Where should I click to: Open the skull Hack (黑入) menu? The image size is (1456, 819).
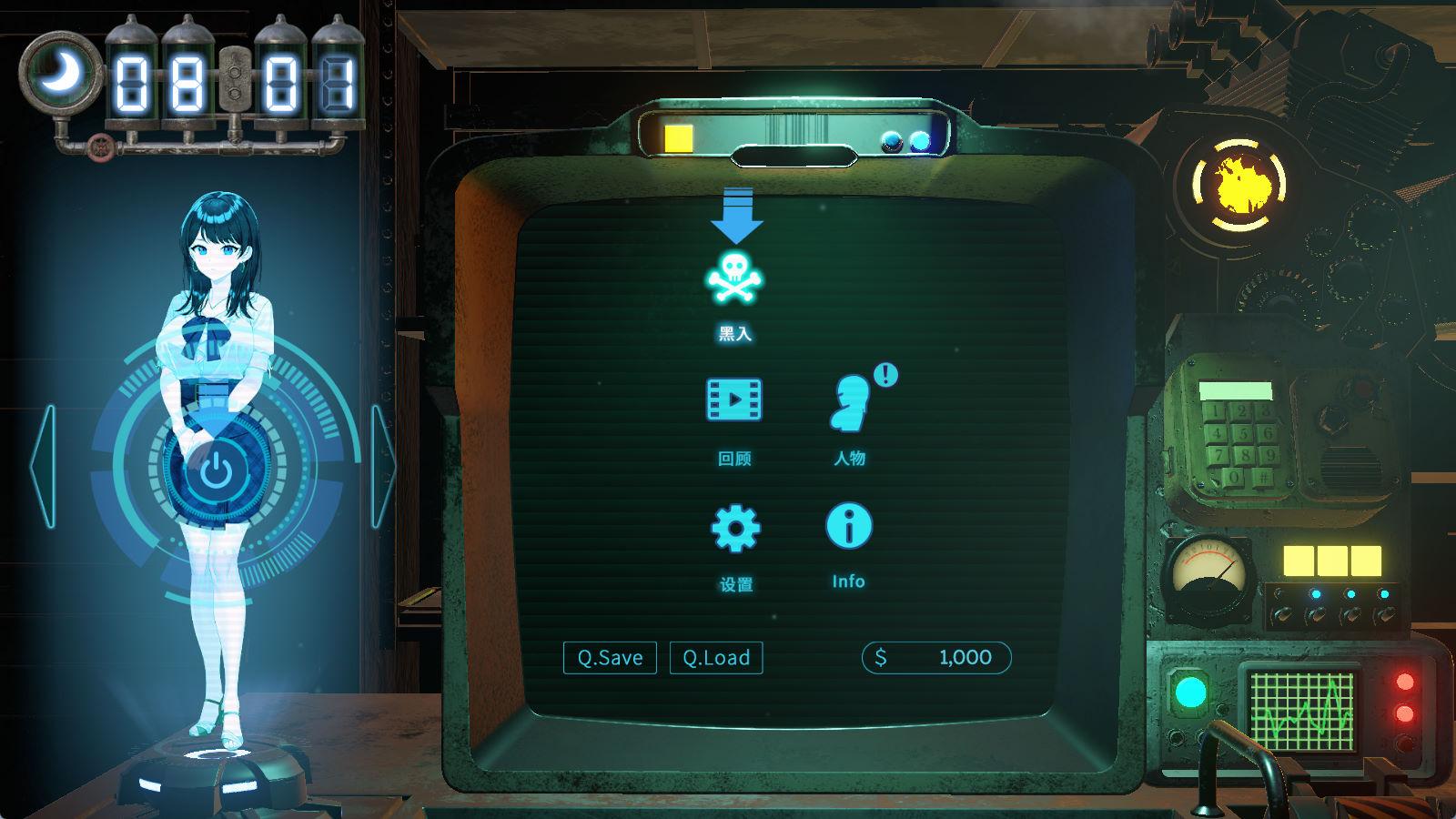734,278
